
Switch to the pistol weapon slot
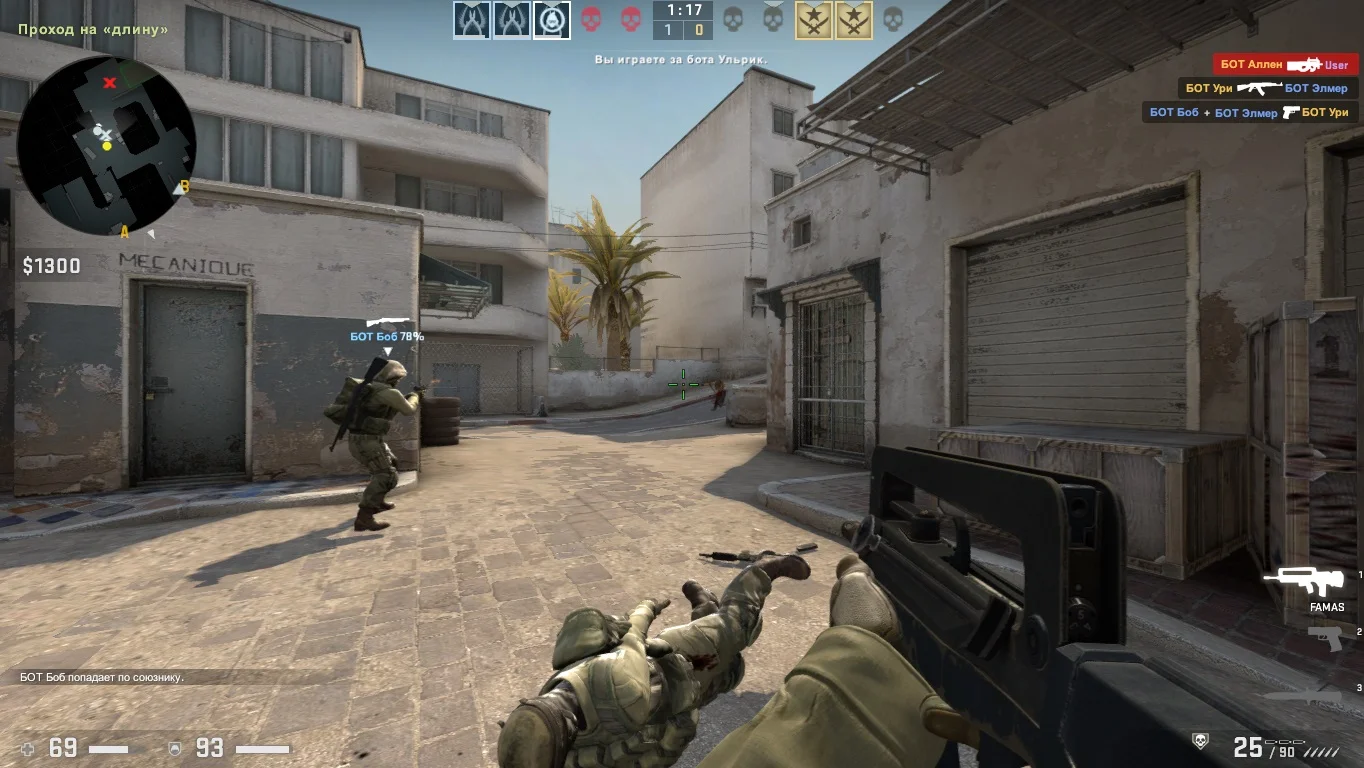click(1325, 637)
